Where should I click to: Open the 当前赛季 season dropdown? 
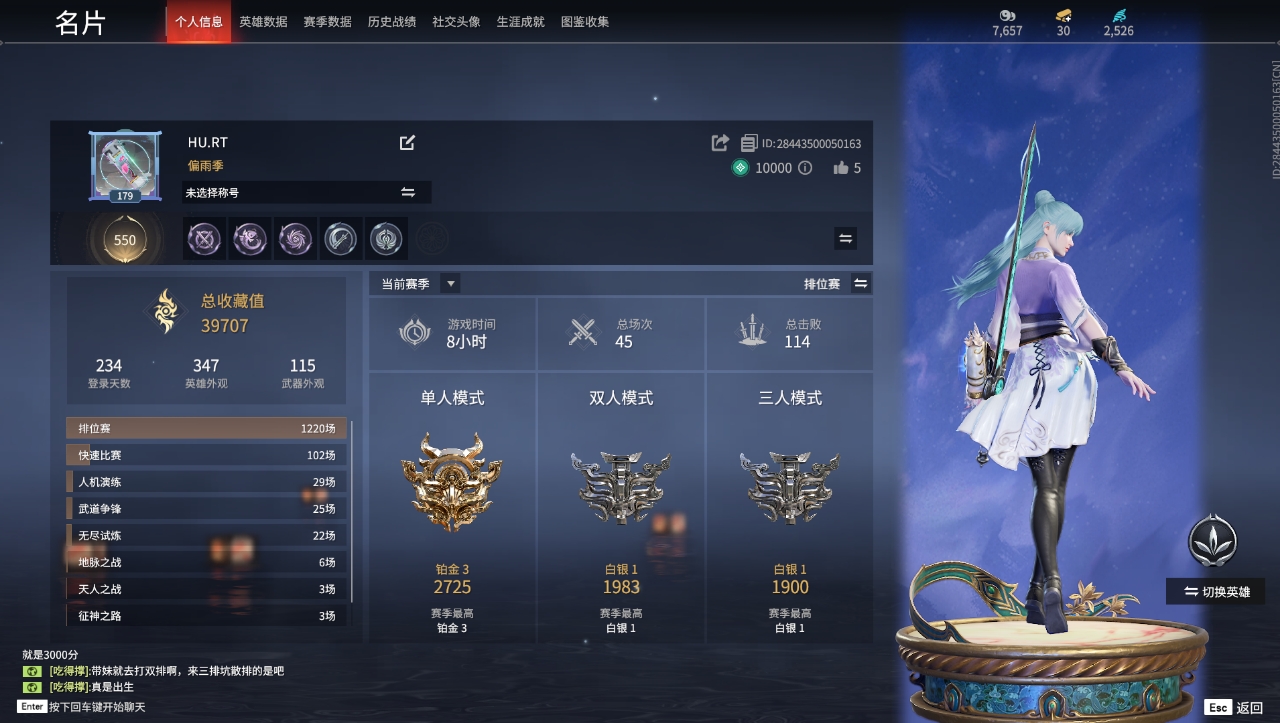[x=451, y=284]
